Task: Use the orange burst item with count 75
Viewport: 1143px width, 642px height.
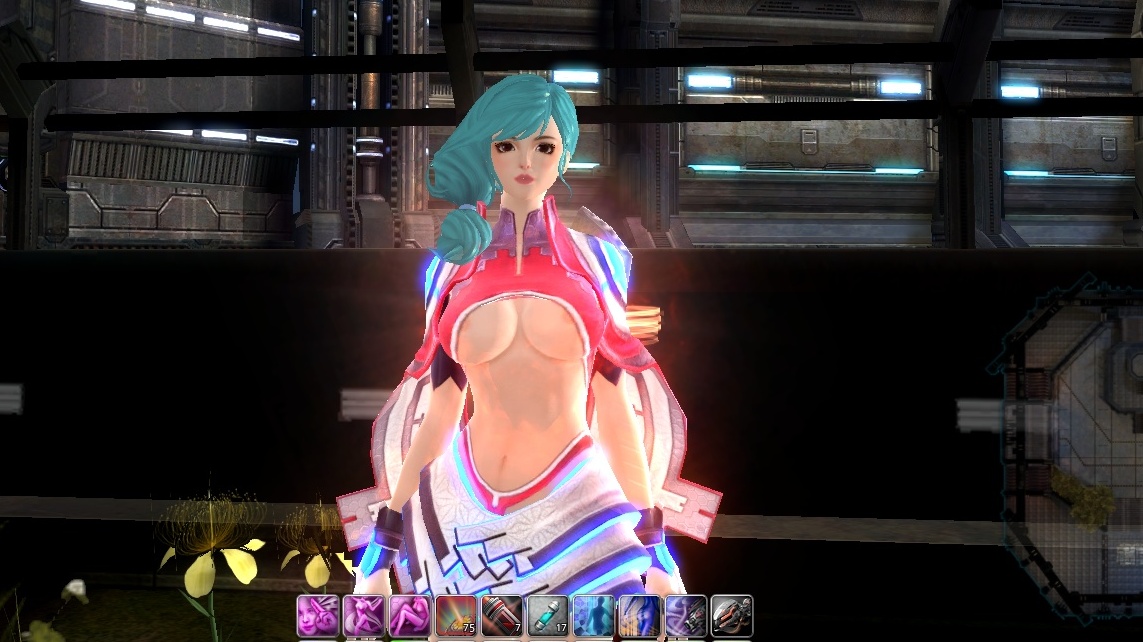Action: pyautogui.click(x=456, y=616)
